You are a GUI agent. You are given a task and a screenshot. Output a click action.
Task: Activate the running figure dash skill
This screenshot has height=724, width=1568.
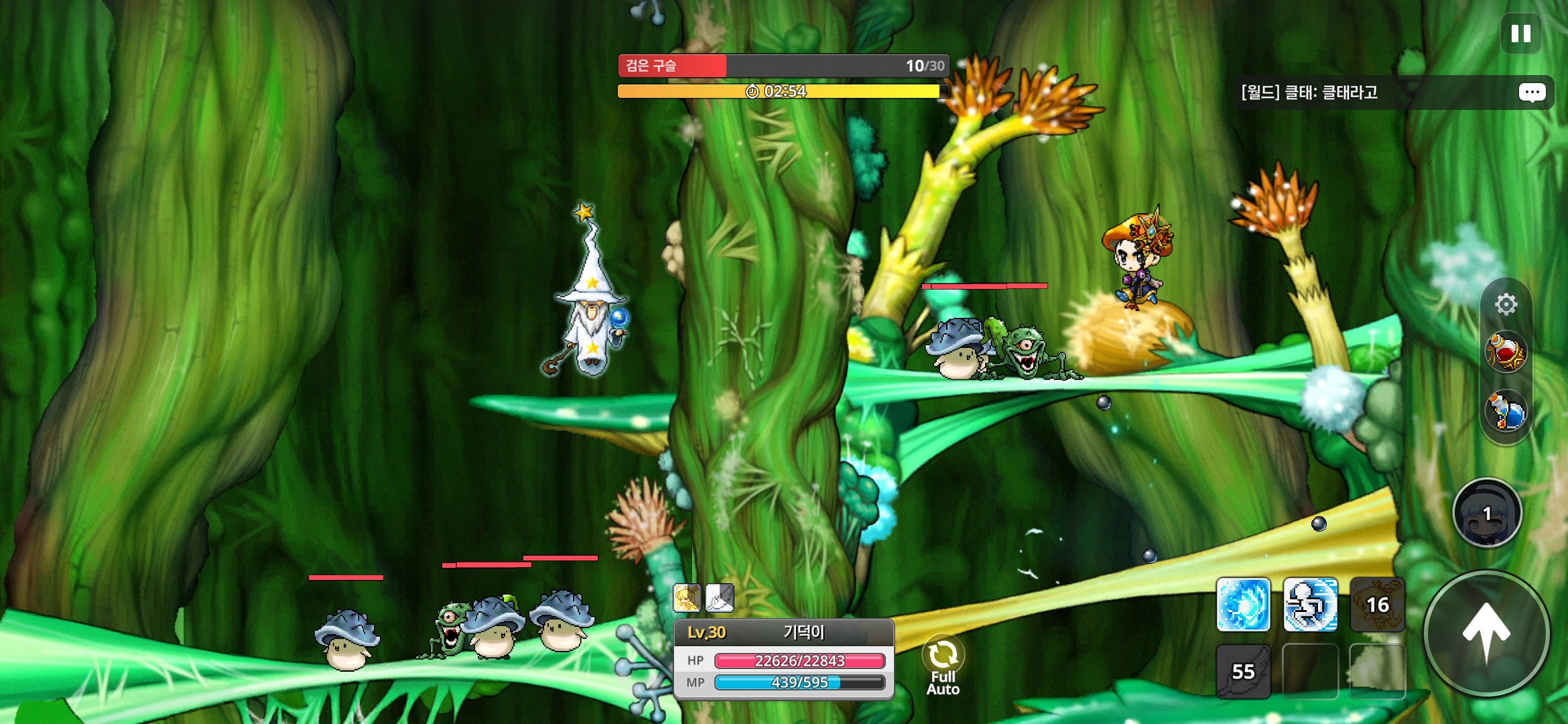tap(1310, 605)
